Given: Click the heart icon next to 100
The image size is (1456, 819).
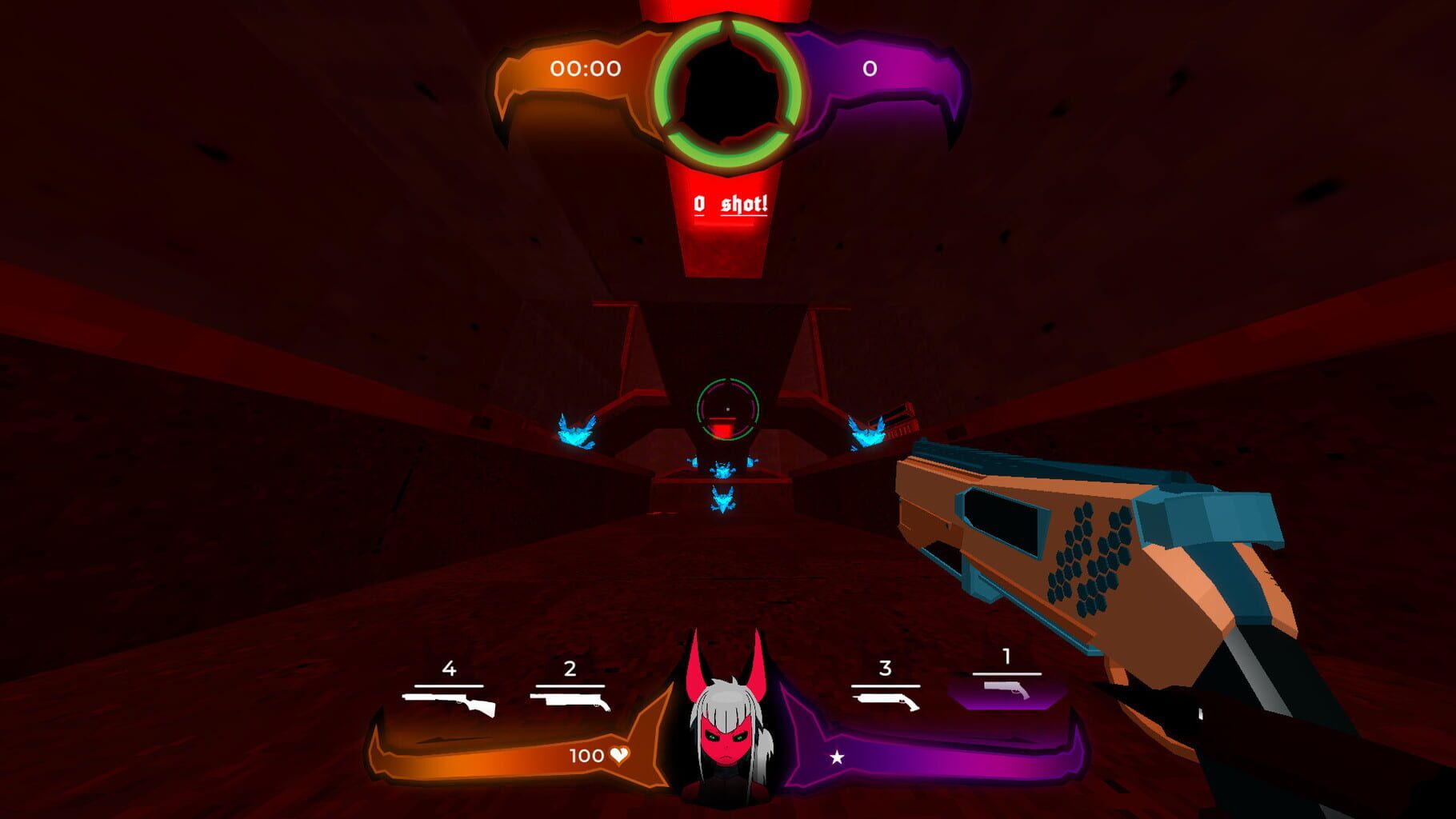Looking at the screenshot, I should pyautogui.click(x=620, y=755).
